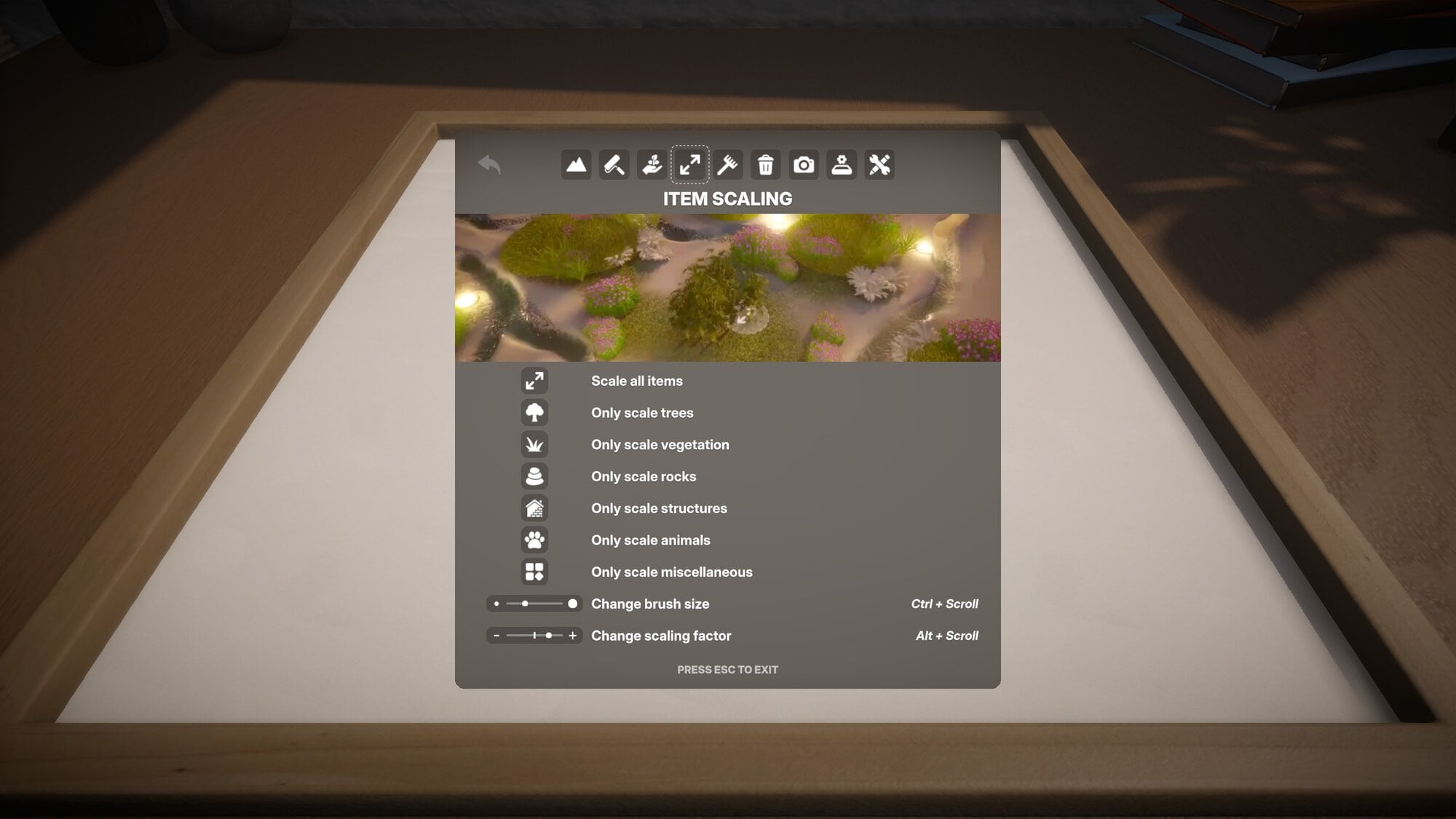Choose the Scale all items icon
The height and width of the screenshot is (819, 1456).
click(x=534, y=381)
